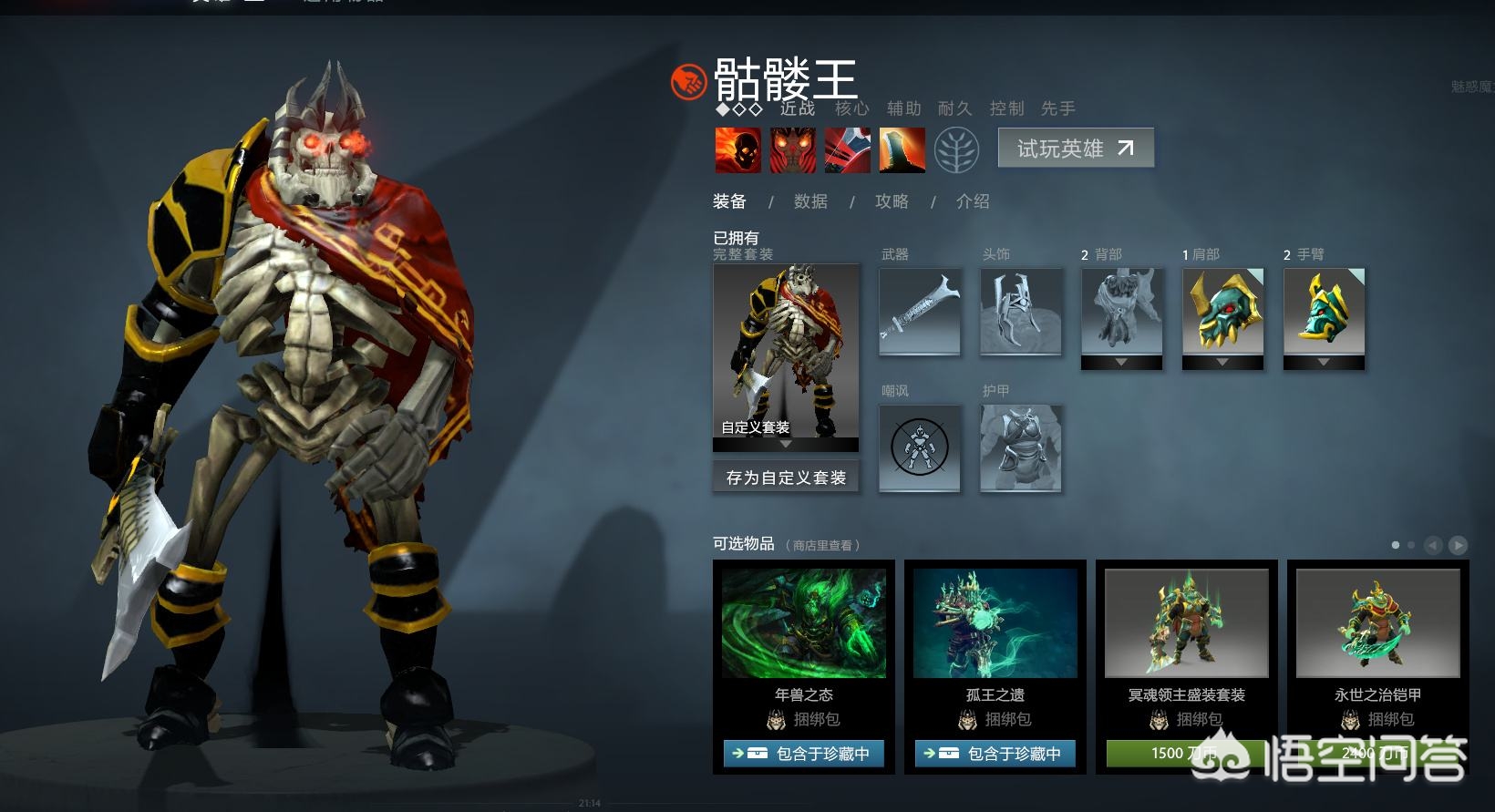Select the 装备 loadout tab
Image resolution: width=1495 pixels, height=812 pixels.
point(729,201)
